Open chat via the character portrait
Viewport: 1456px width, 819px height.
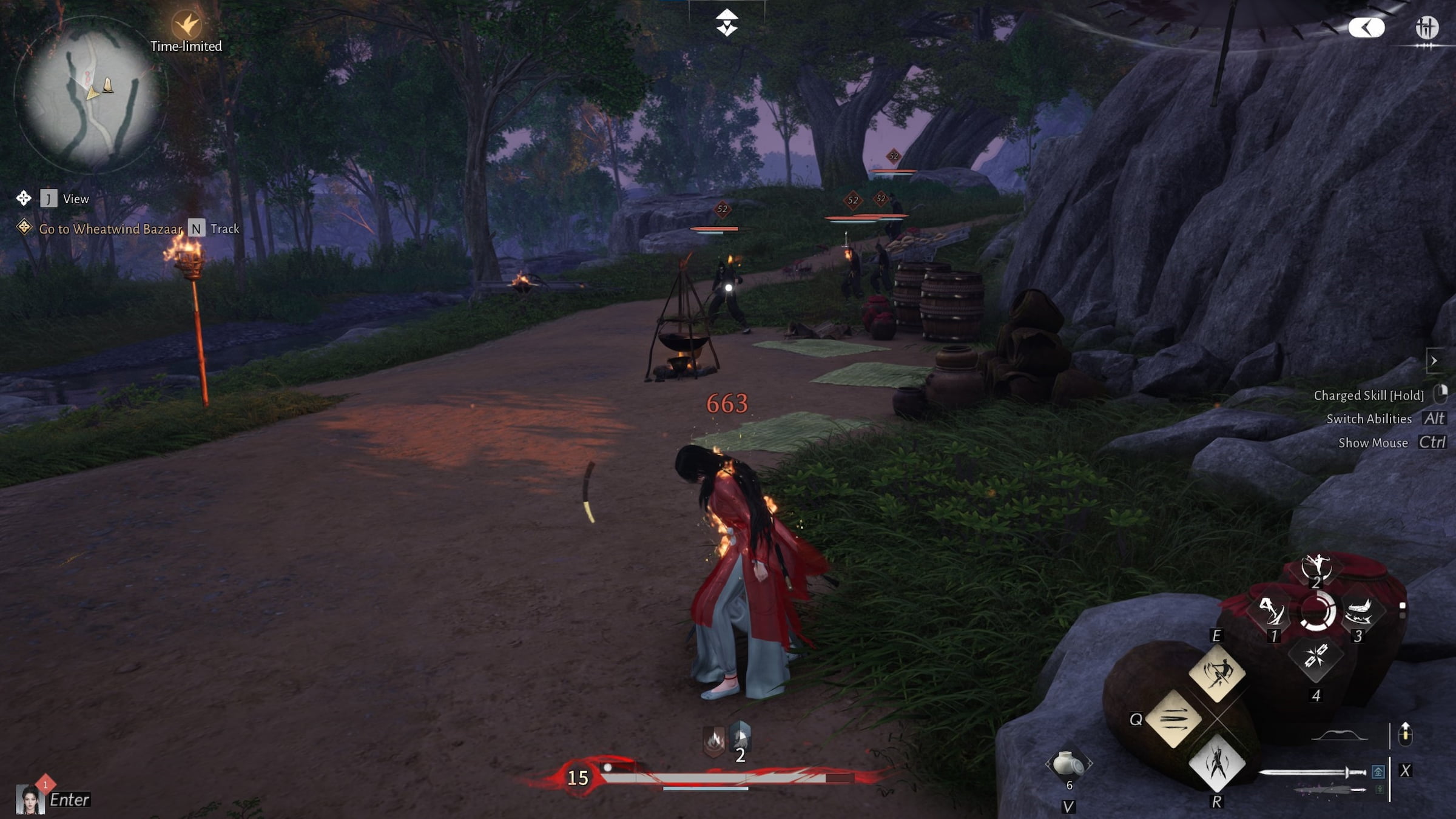click(x=29, y=799)
